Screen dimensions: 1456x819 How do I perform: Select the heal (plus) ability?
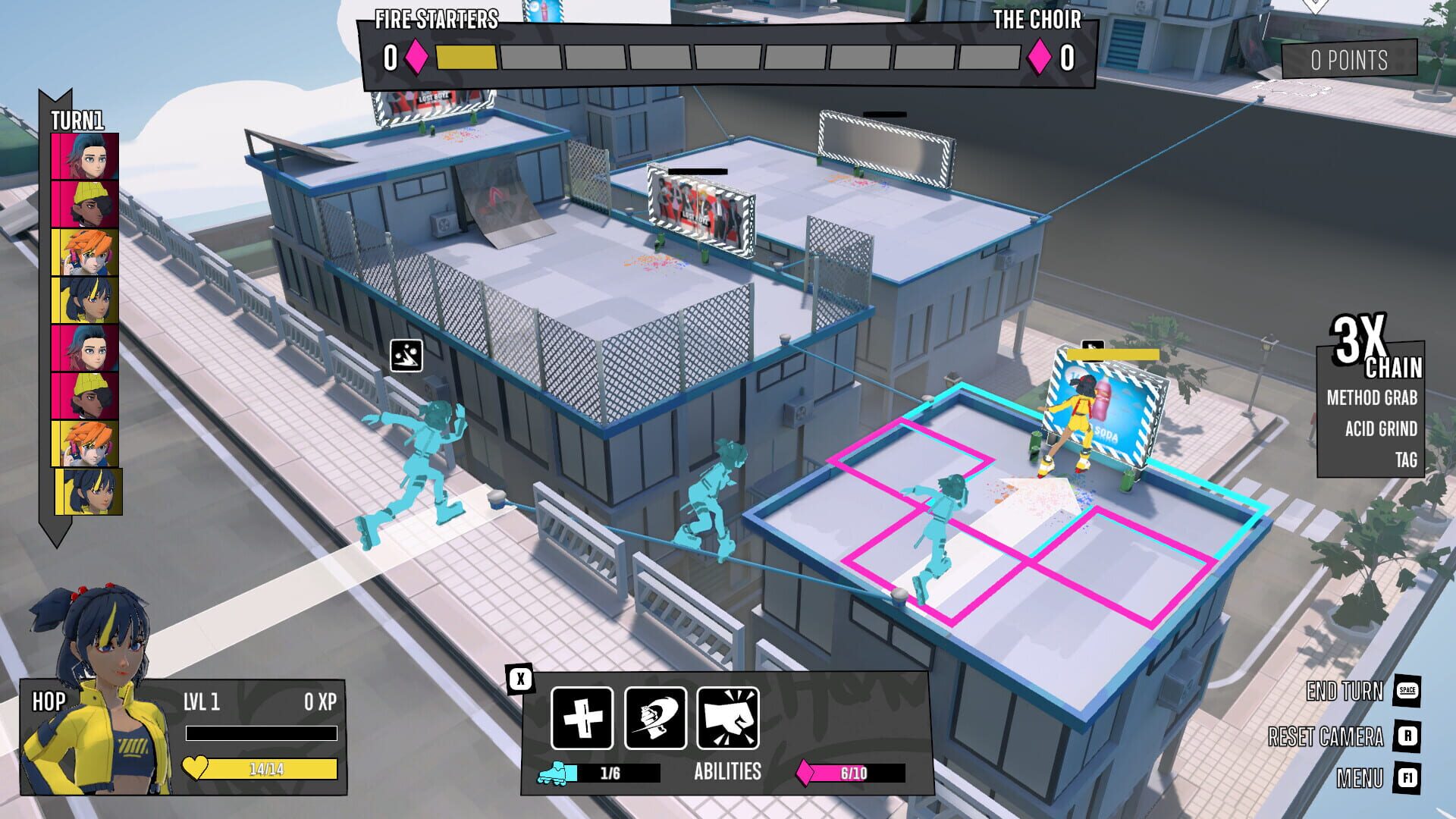582,719
